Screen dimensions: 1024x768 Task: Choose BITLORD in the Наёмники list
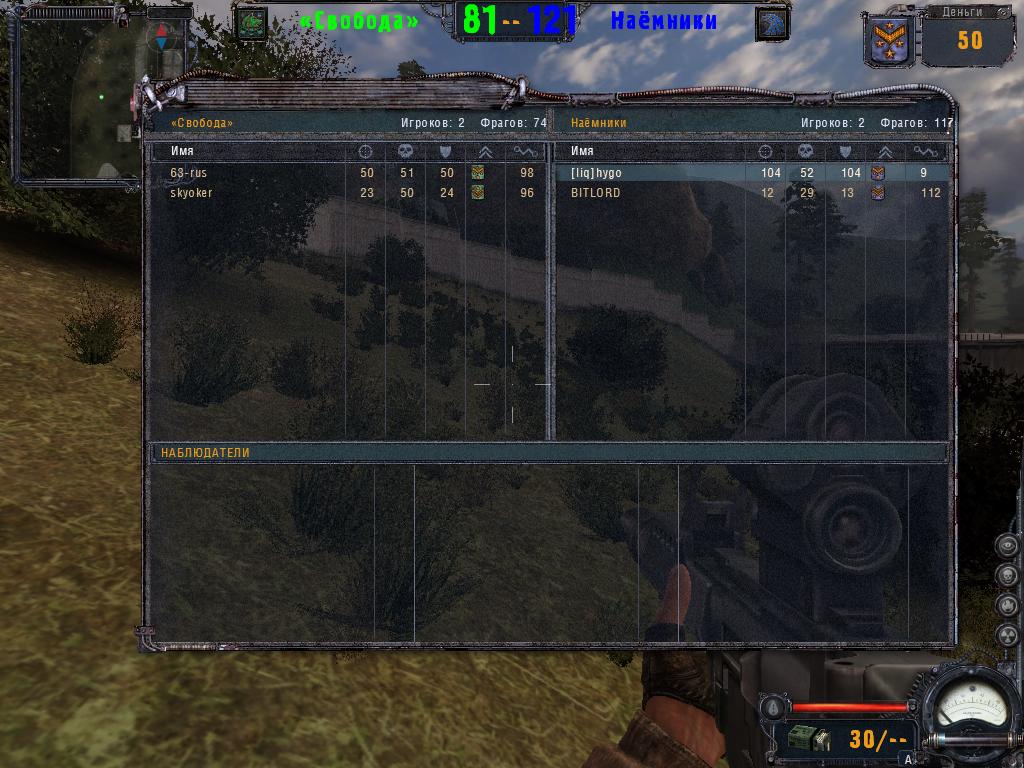(x=595, y=193)
